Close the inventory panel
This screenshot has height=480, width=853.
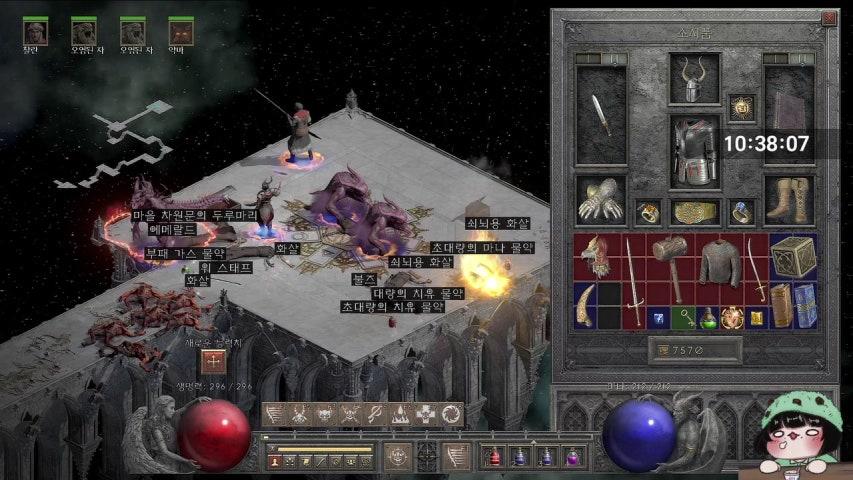click(x=828, y=18)
